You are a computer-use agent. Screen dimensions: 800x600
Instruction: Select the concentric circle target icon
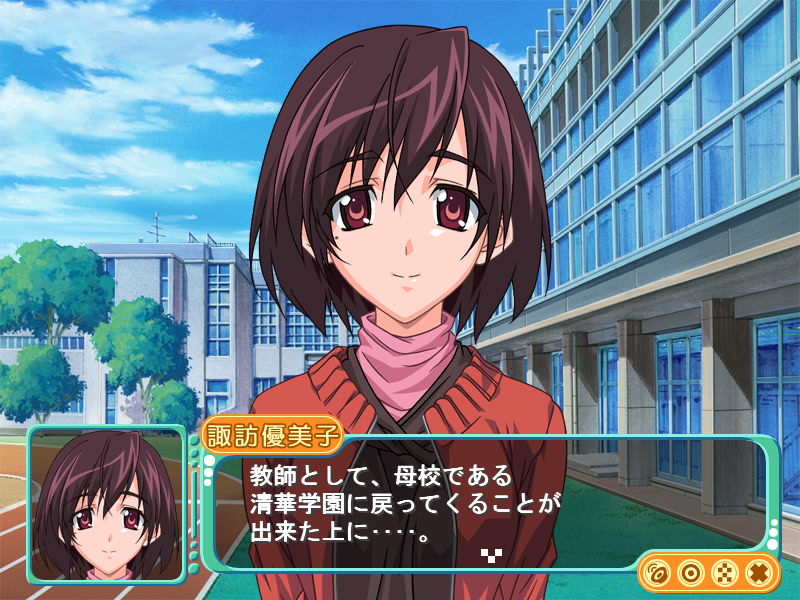(x=689, y=573)
